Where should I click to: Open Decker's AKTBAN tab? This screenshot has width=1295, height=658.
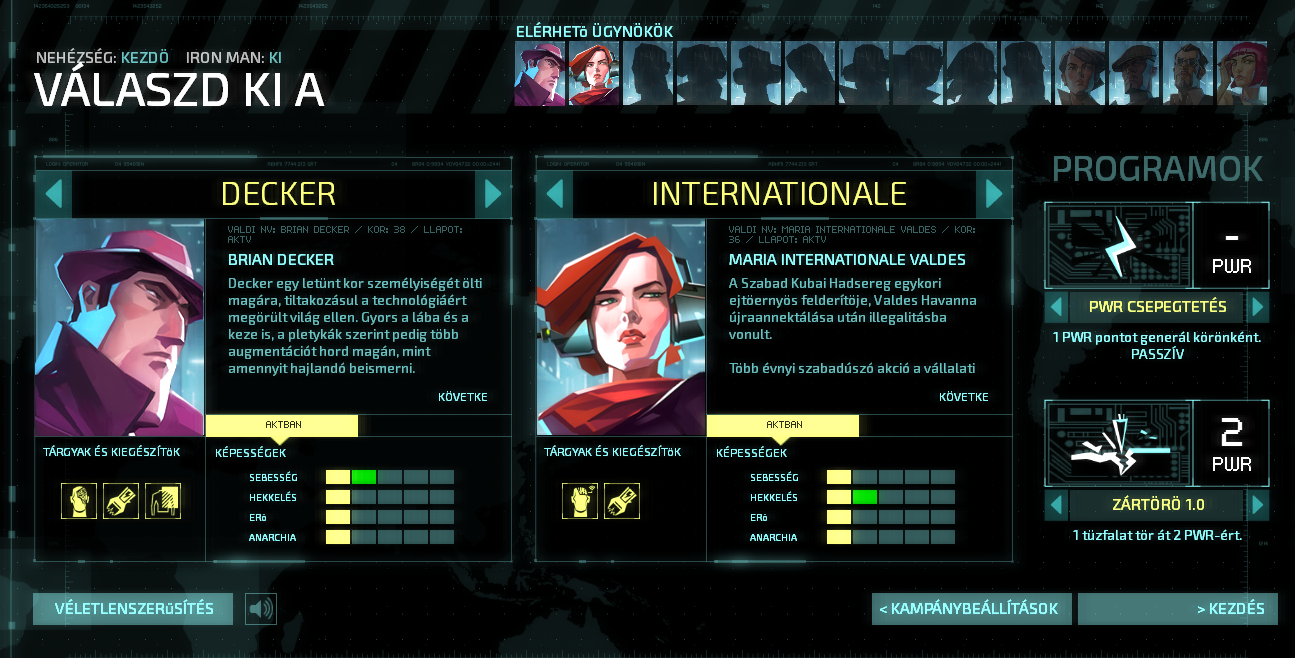point(283,425)
